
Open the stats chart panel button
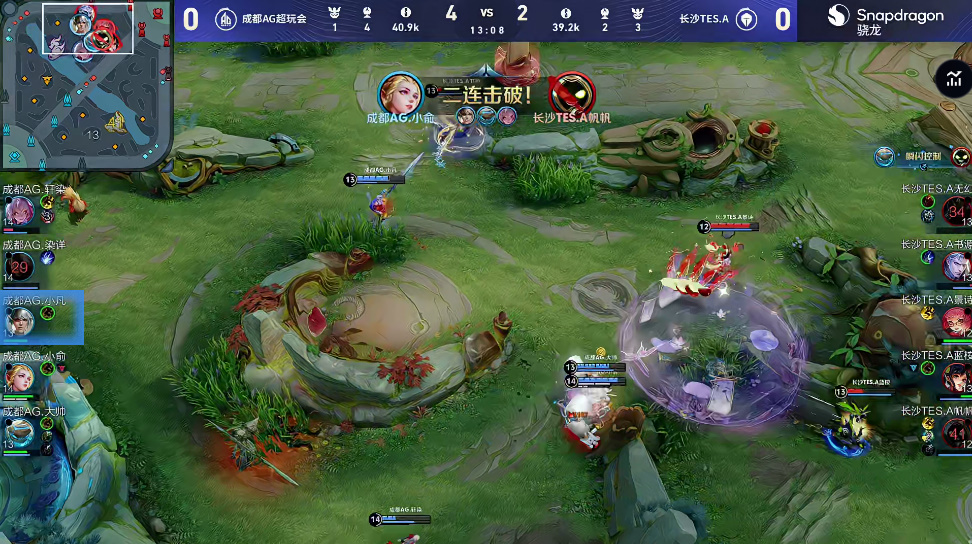(951, 79)
